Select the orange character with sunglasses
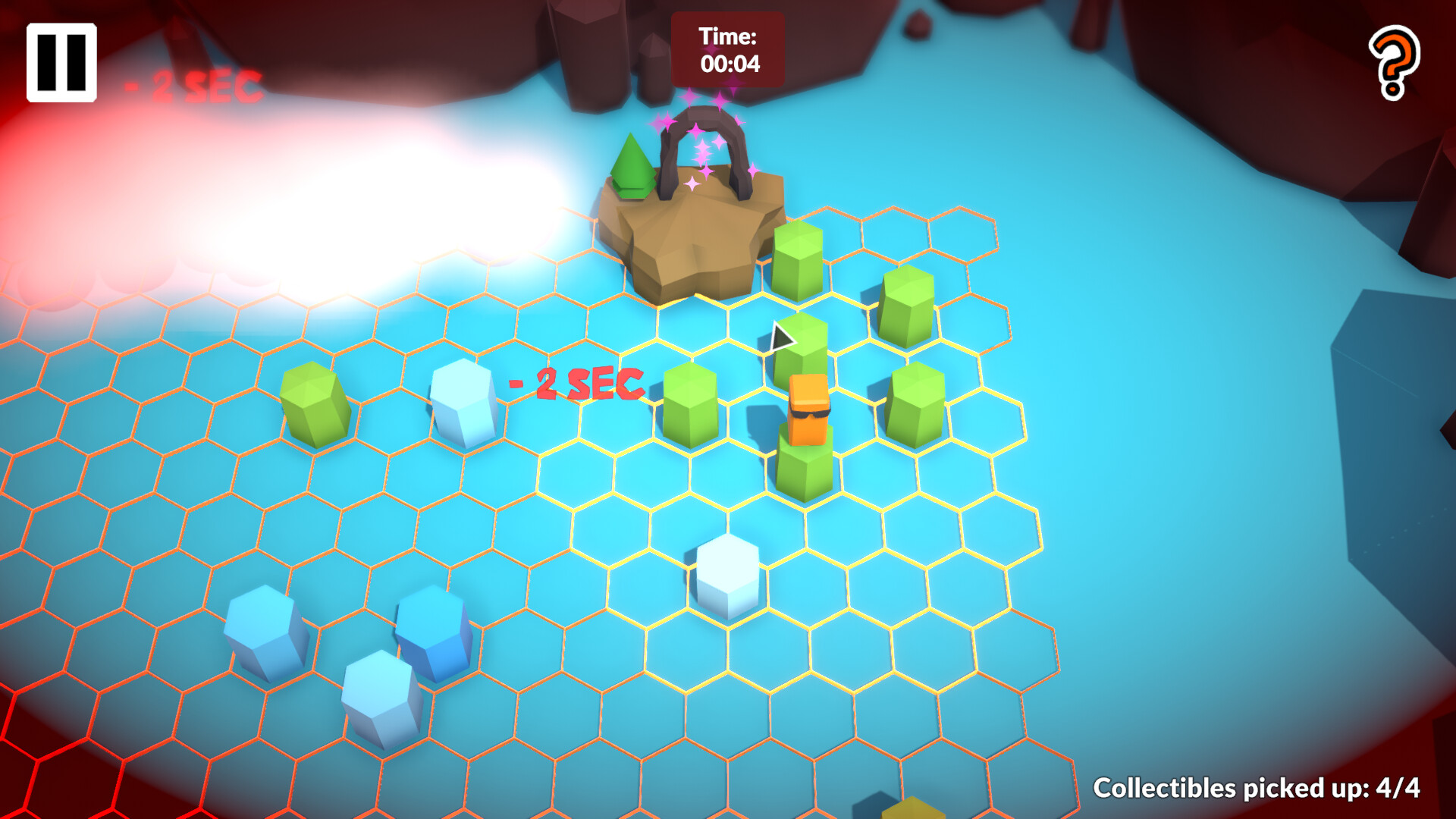Image resolution: width=1456 pixels, height=819 pixels. [x=807, y=409]
